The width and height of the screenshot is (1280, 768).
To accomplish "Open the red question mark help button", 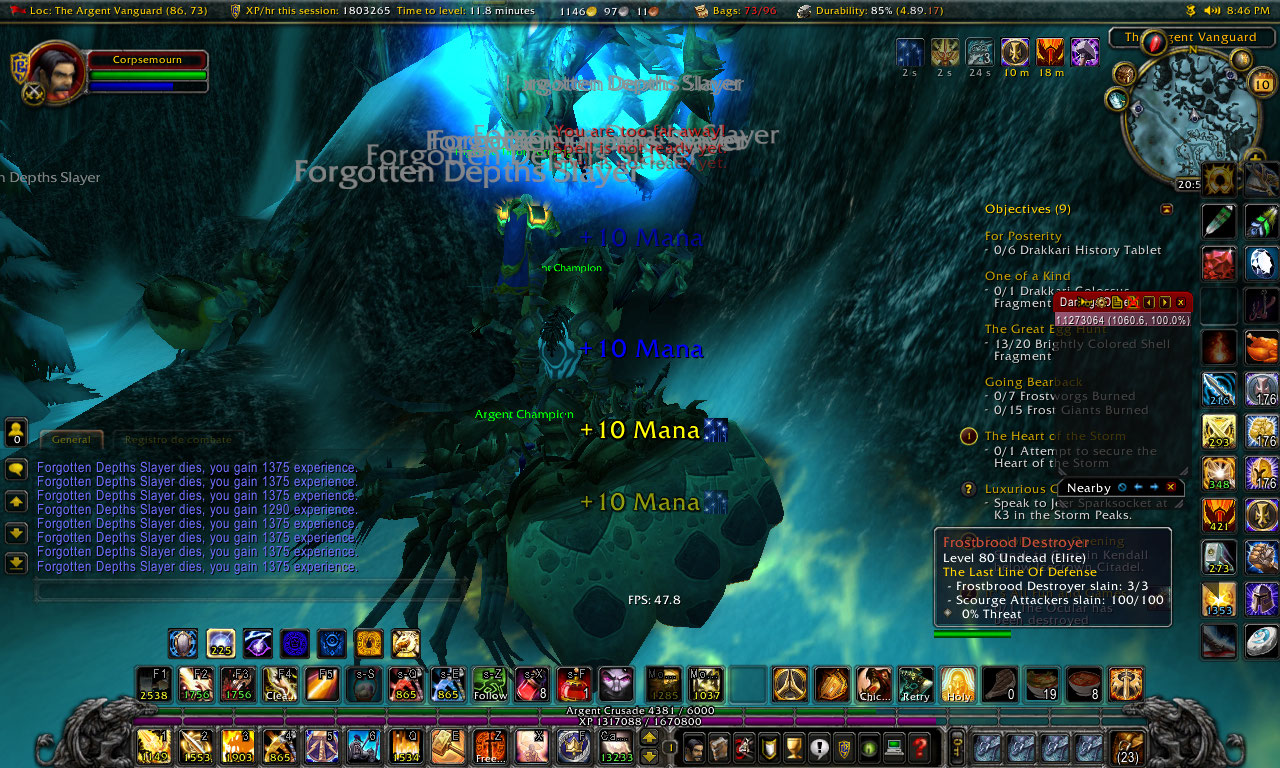I will coord(920,747).
